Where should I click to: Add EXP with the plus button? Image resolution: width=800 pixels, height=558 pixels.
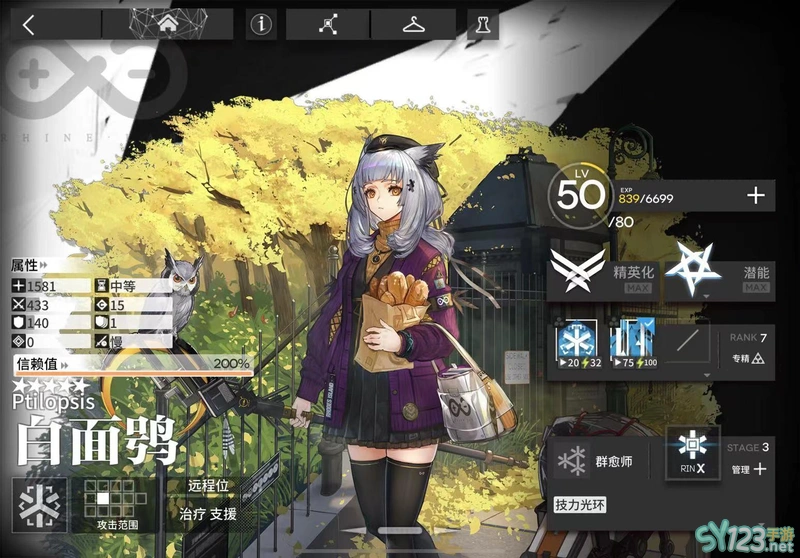[756, 196]
